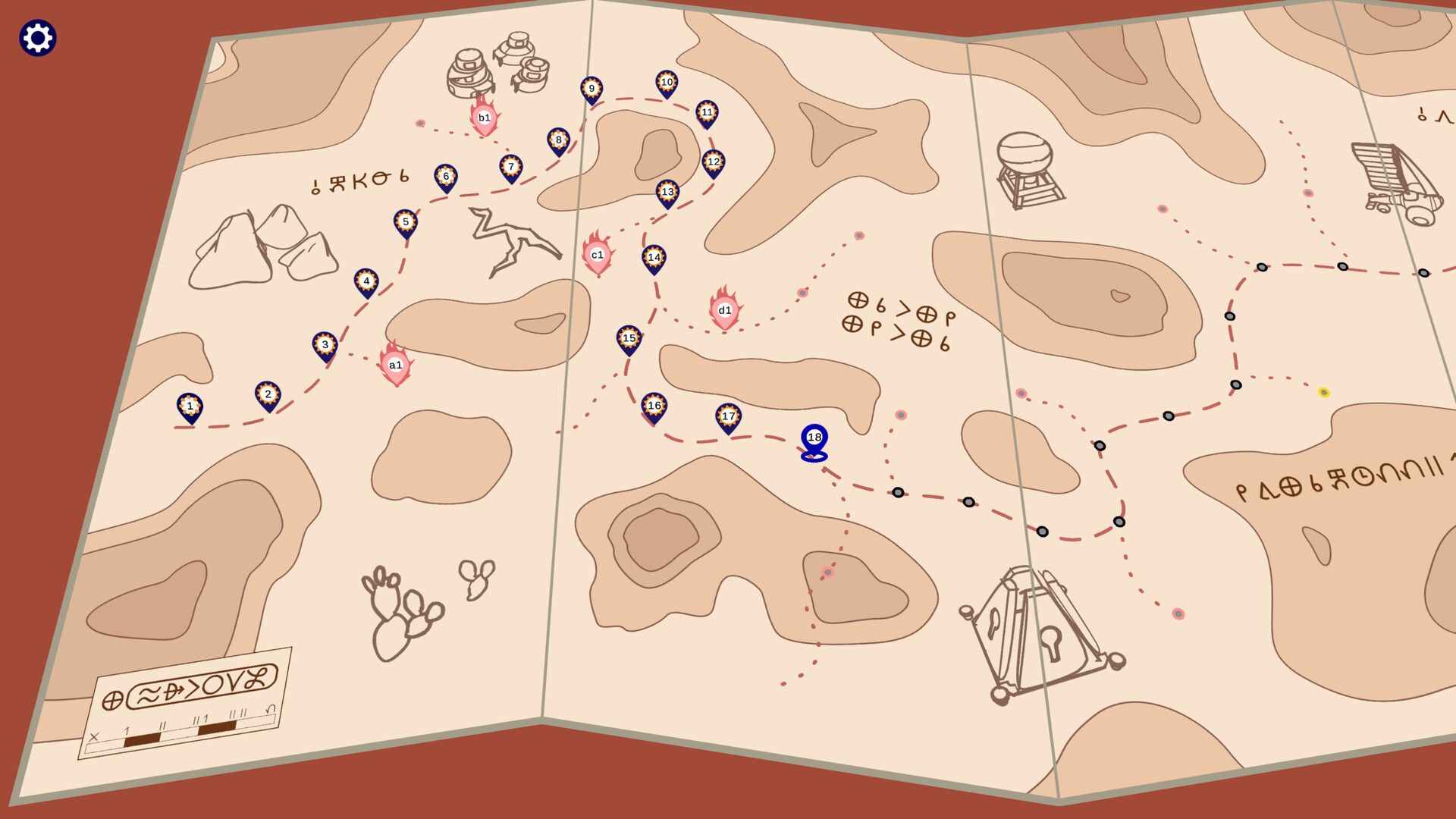Select level 14 map pin
The width and height of the screenshot is (1456, 819).
tap(653, 258)
